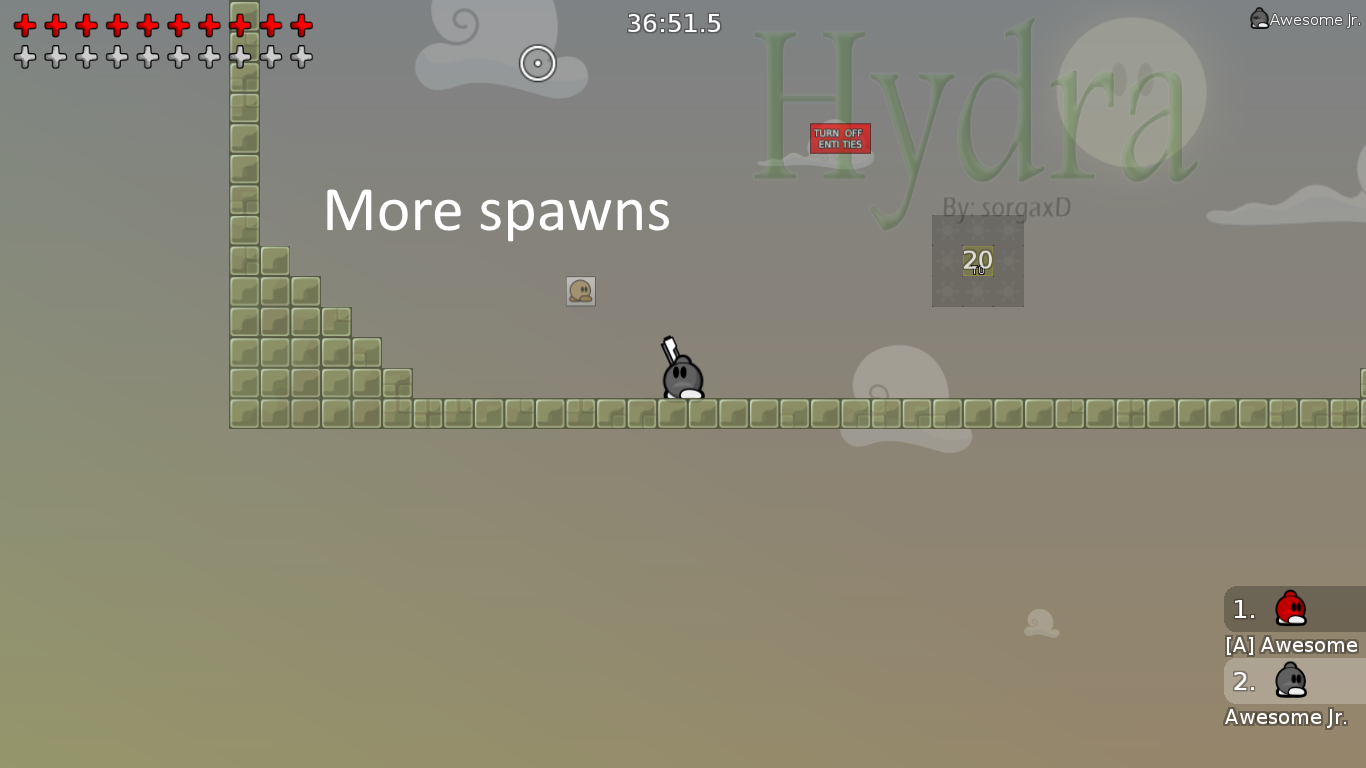The height and width of the screenshot is (768, 1366).
Task: Click the circular crosshair marker near the clouds
Action: (537, 63)
